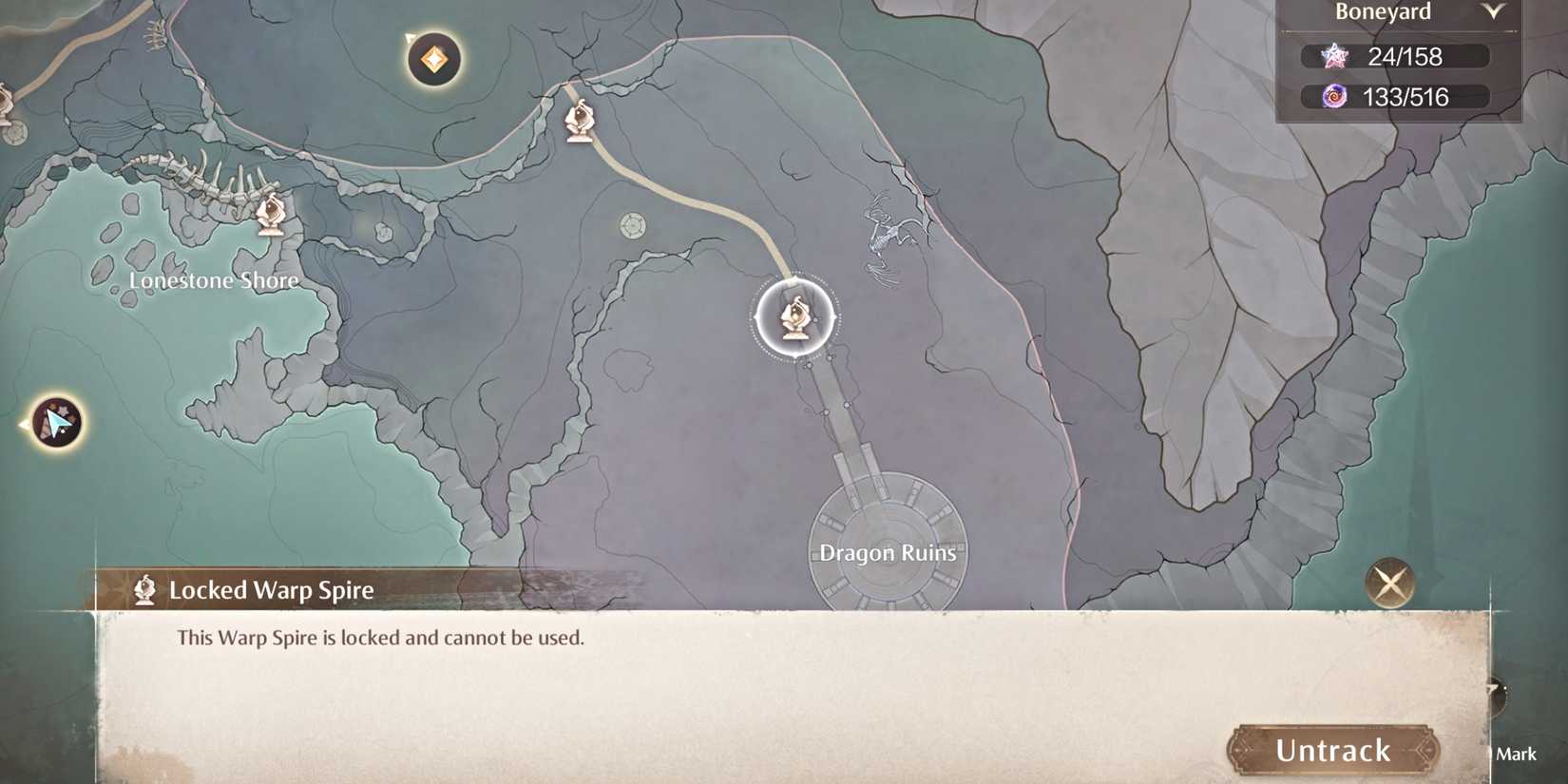The width and height of the screenshot is (1568, 784).
Task: Click the purple spiral shell icon in Boneyard panel
Action: click(1336, 96)
